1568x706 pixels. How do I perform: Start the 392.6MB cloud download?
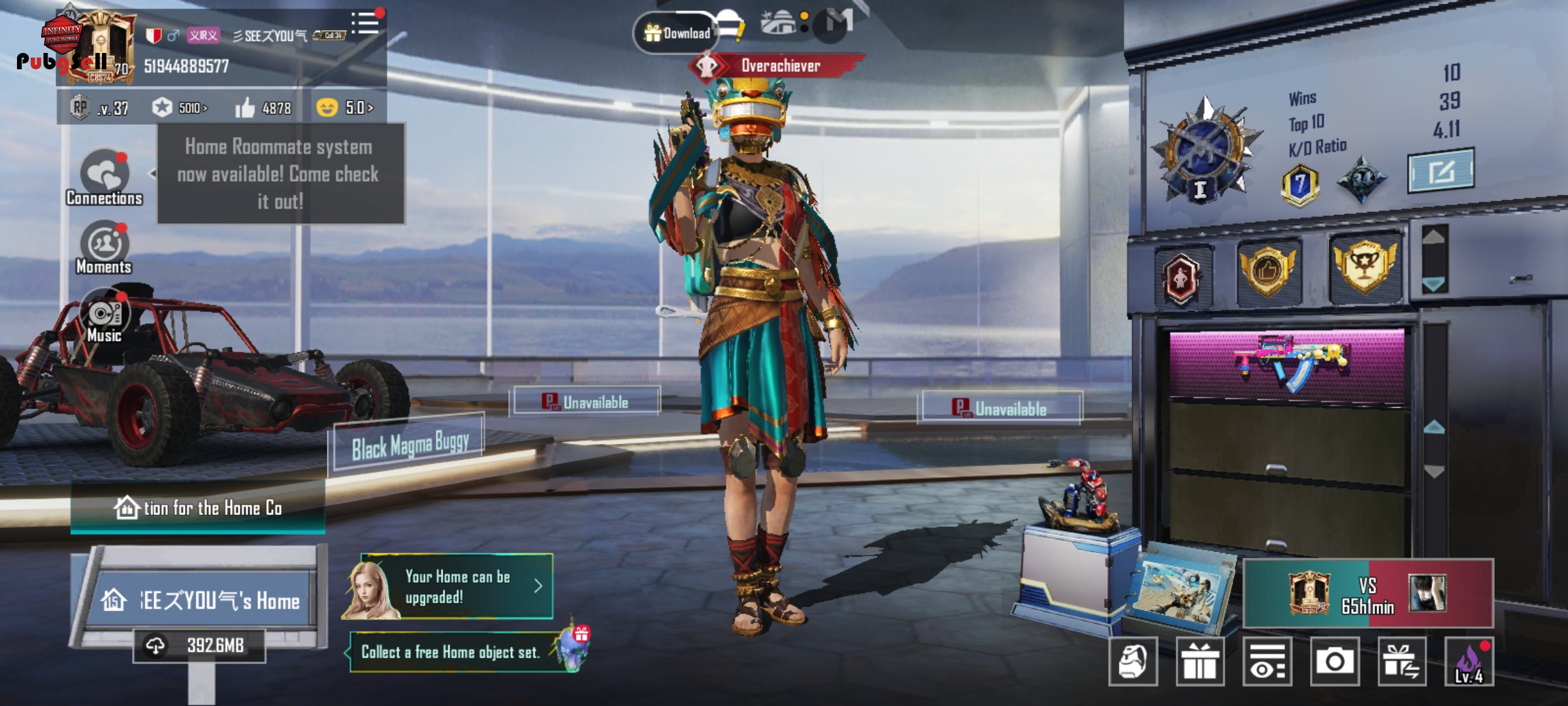pos(200,646)
